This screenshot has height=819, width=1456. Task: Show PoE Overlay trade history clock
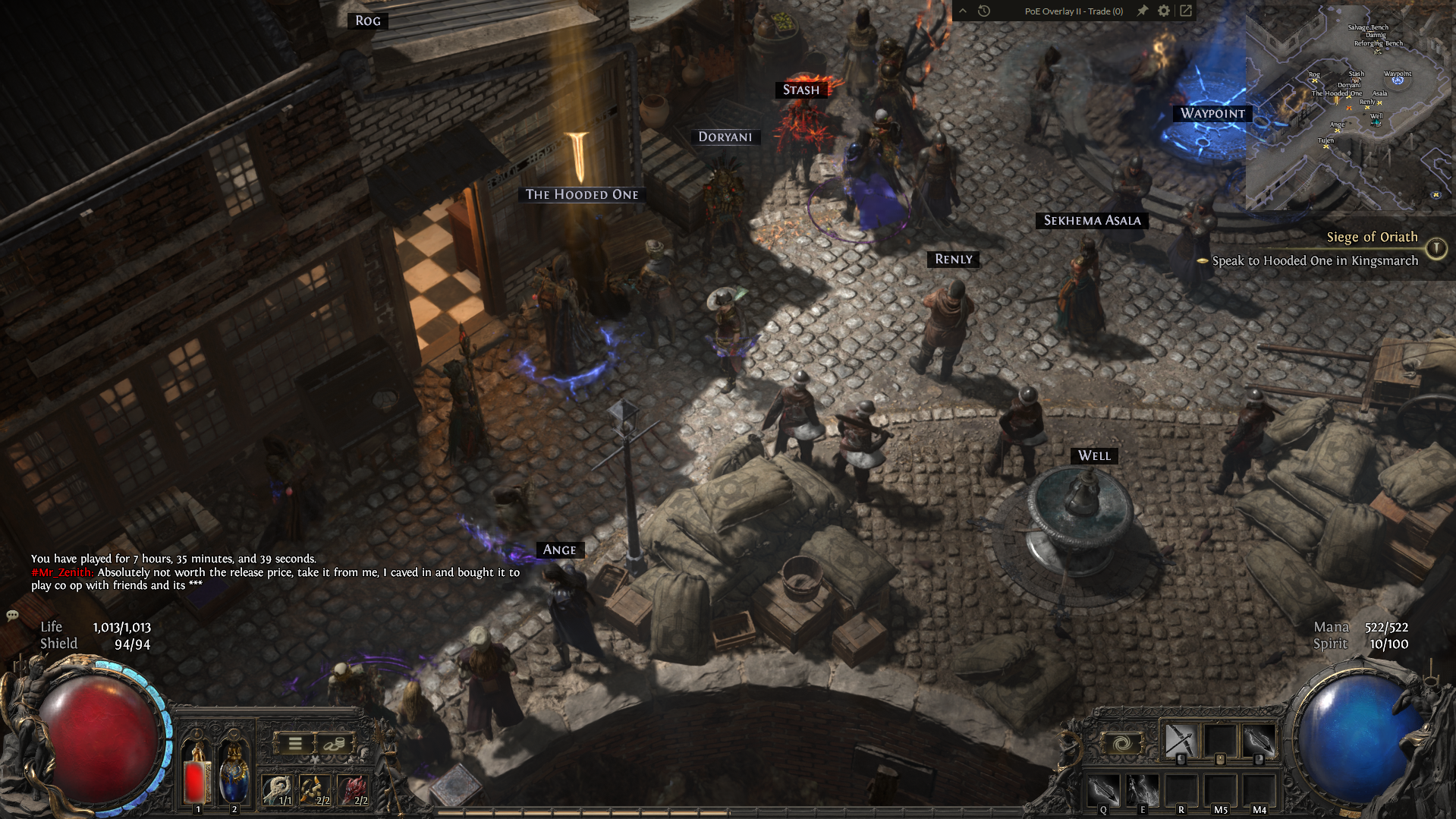tap(984, 11)
